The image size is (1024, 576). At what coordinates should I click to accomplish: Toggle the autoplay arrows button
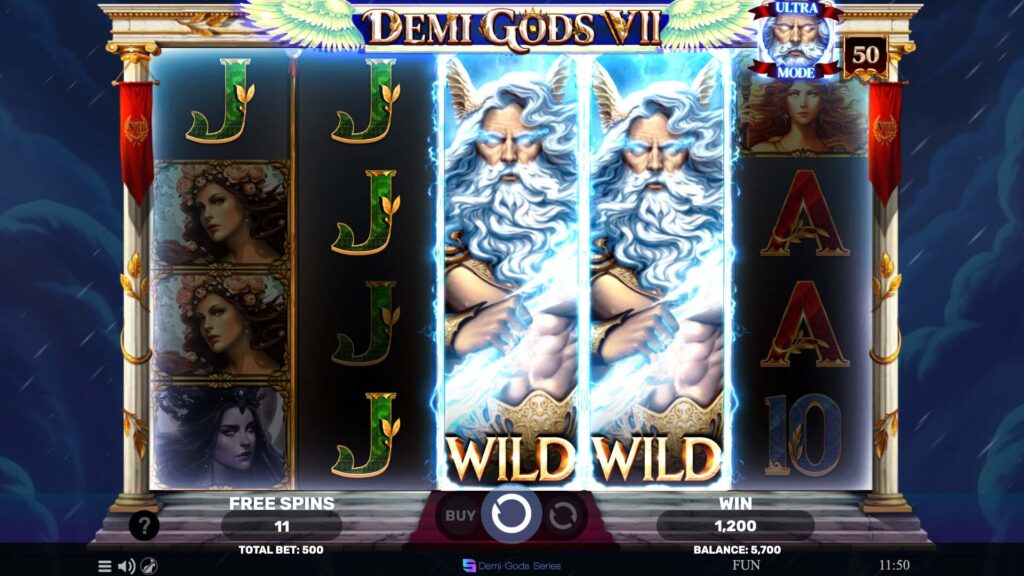pyautogui.click(x=563, y=516)
